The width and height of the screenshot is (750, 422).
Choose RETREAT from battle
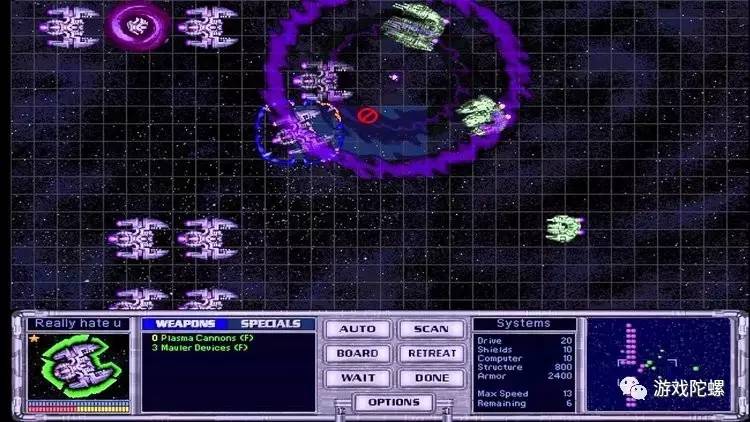431,353
